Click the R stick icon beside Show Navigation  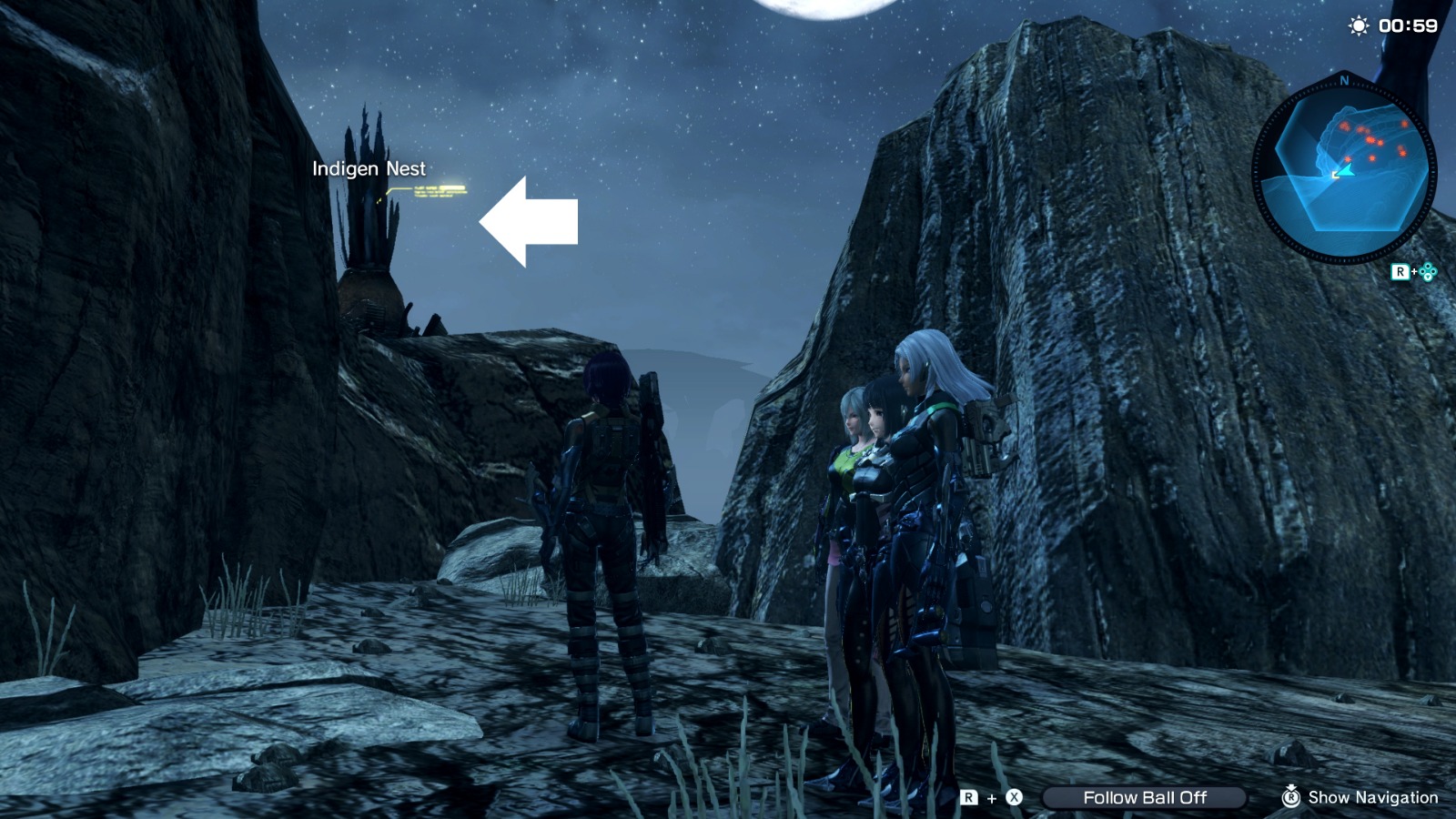[1291, 798]
